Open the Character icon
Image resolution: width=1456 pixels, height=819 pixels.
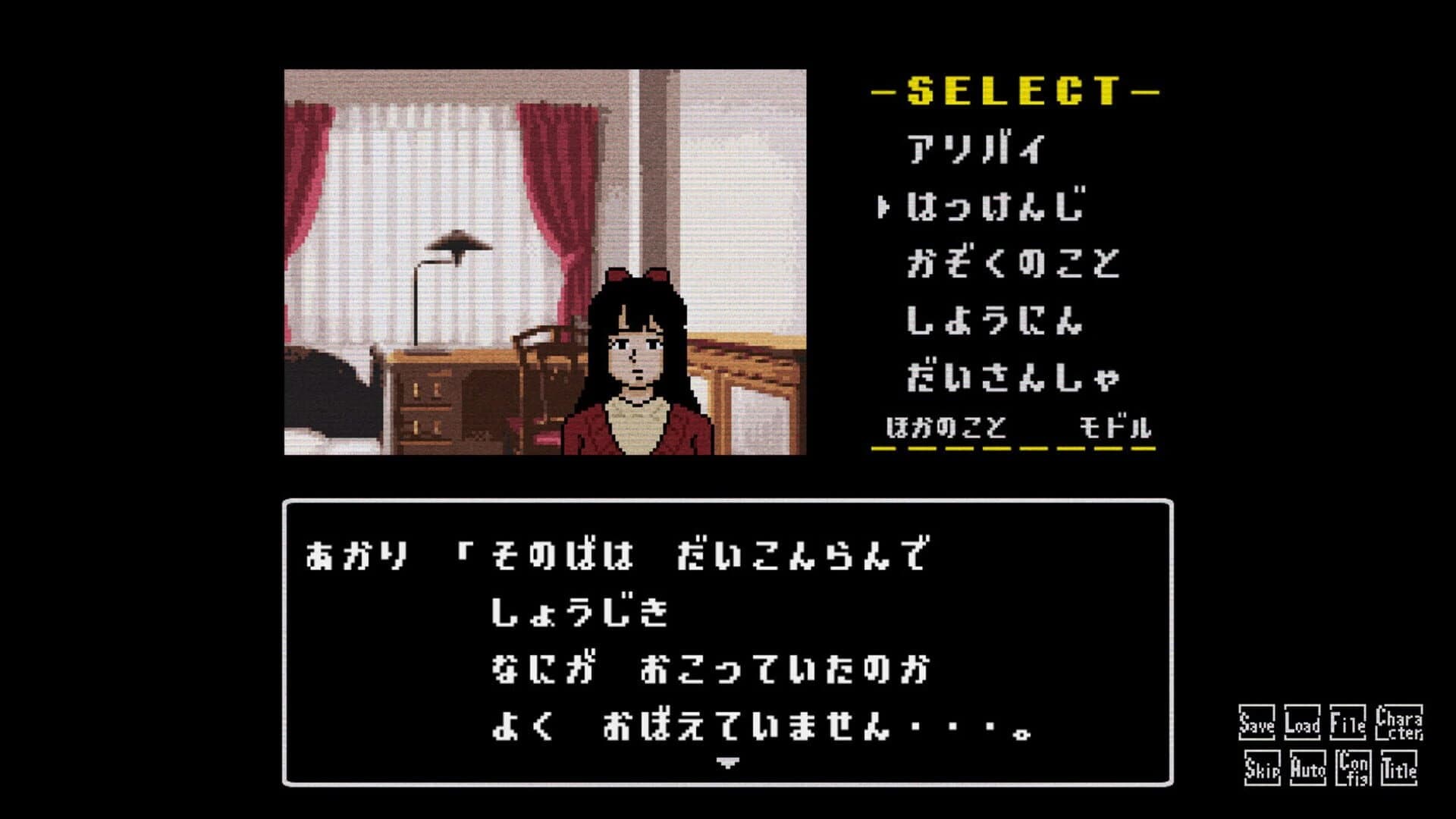[x=1398, y=721]
